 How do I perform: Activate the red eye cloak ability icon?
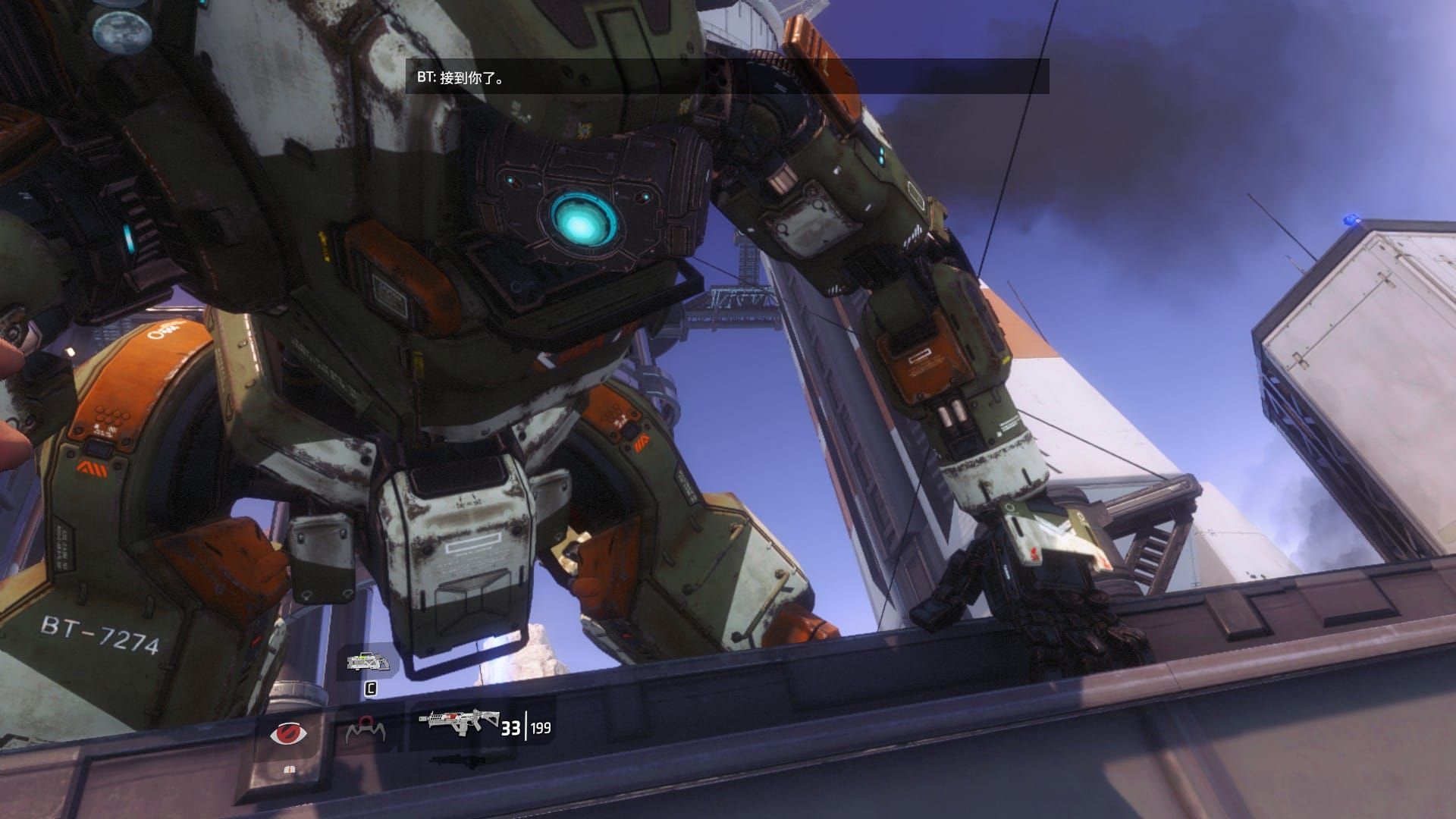pos(289,733)
